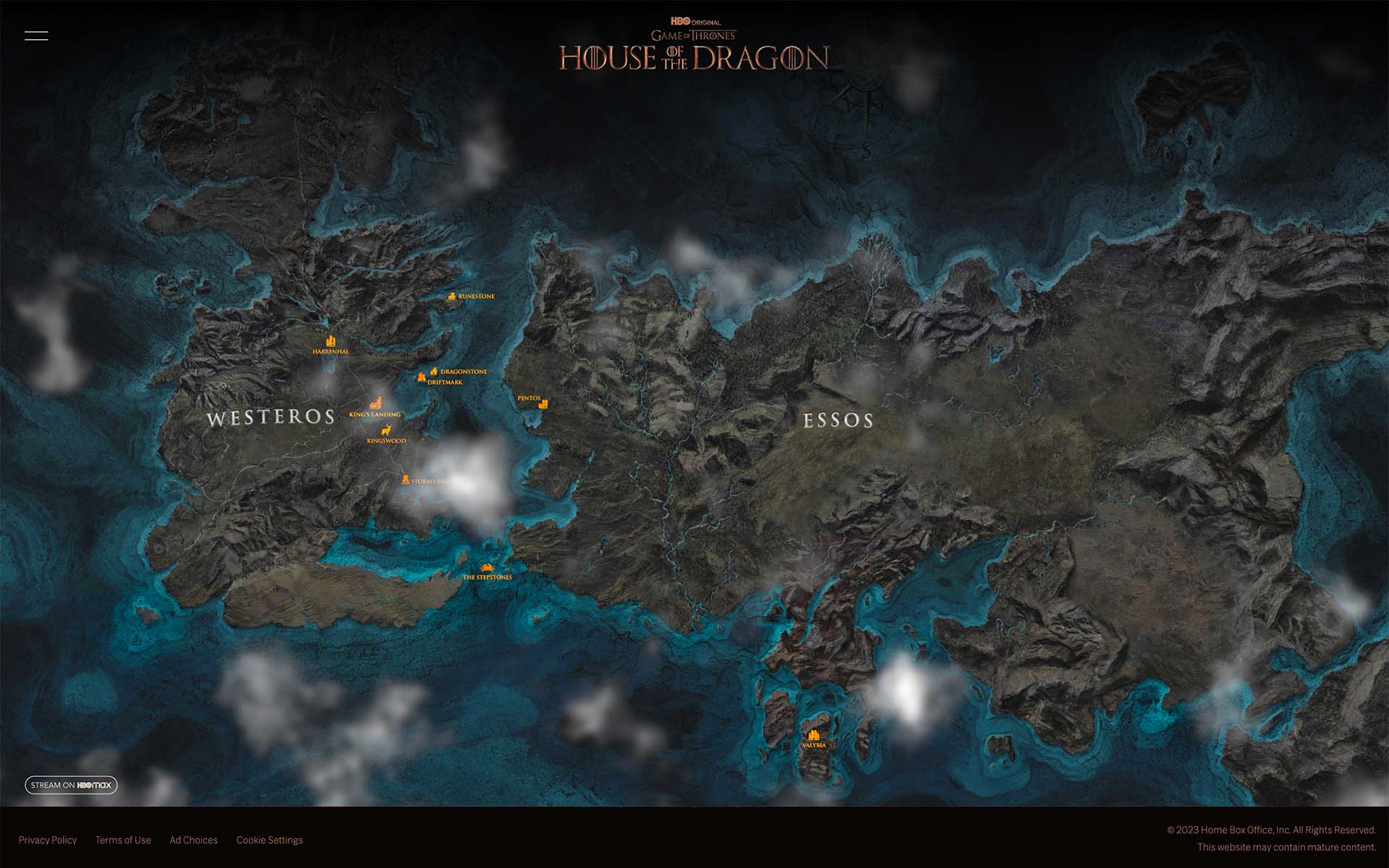Open Cookie Settings
Screen dimensions: 1389x868
point(269,840)
